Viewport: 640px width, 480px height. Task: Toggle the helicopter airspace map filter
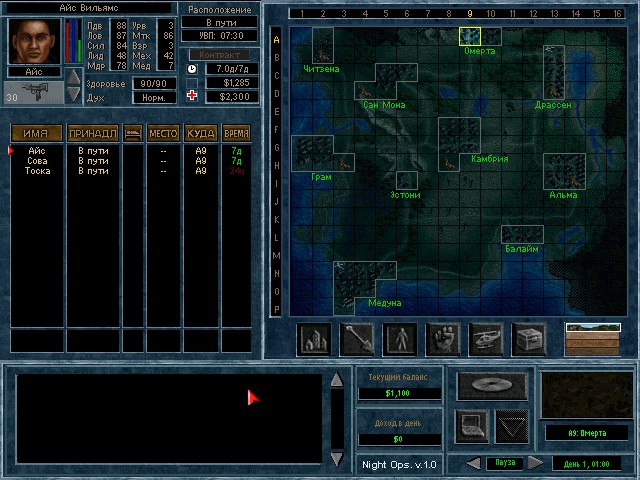tap(486, 340)
